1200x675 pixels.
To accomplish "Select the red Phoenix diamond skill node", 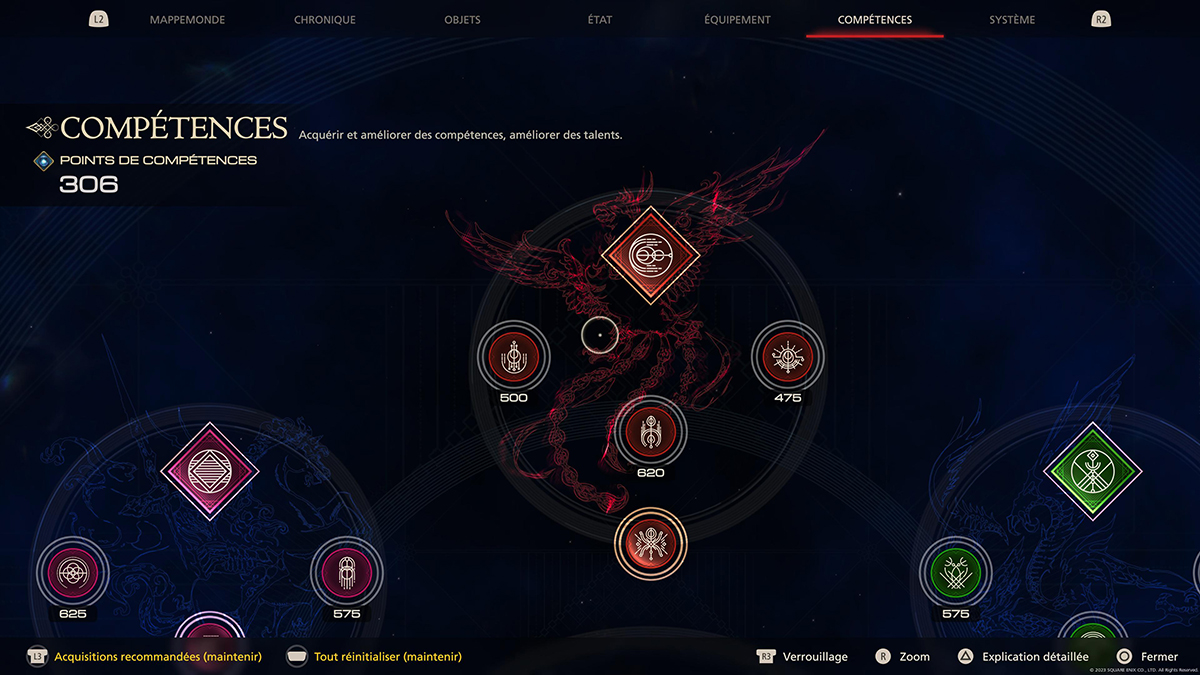I will click(650, 256).
